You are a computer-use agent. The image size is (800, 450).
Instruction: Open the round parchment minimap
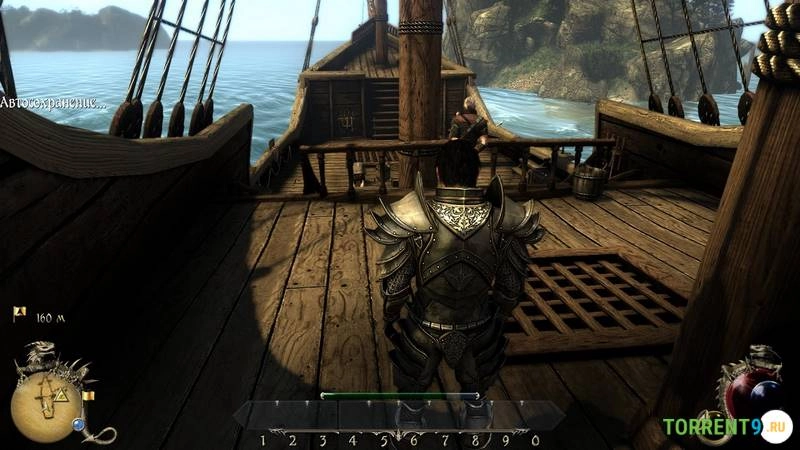[46, 405]
